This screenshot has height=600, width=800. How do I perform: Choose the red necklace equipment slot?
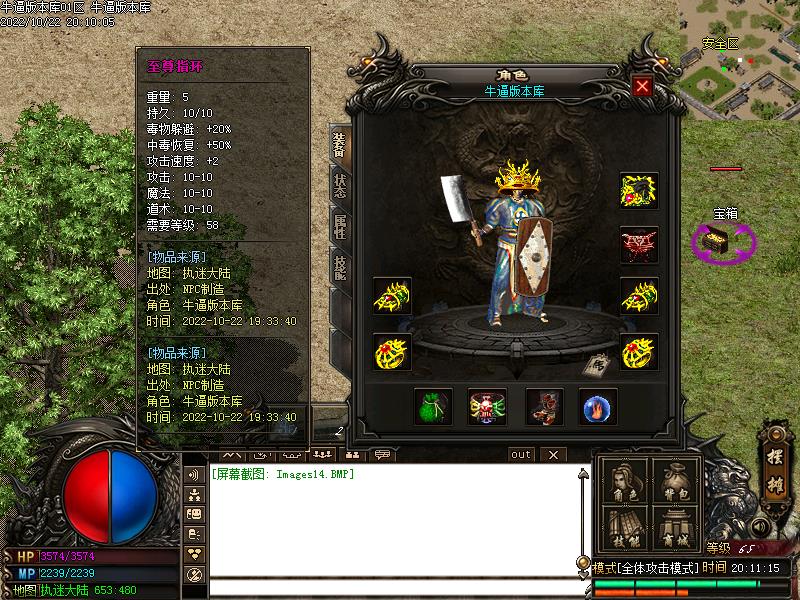pyautogui.click(x=638, y=245)
